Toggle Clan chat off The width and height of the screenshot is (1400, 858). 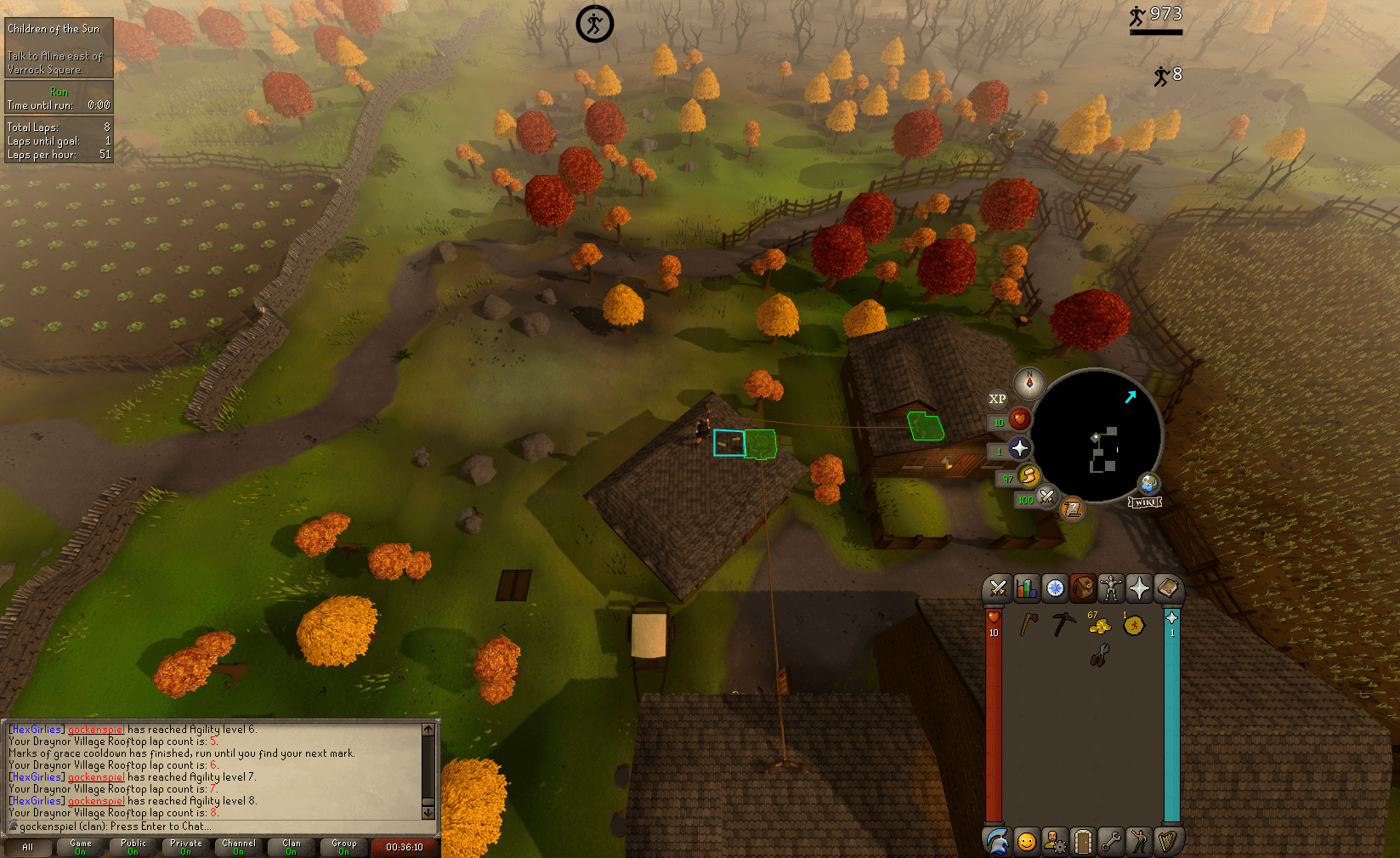tap(292, 847)
